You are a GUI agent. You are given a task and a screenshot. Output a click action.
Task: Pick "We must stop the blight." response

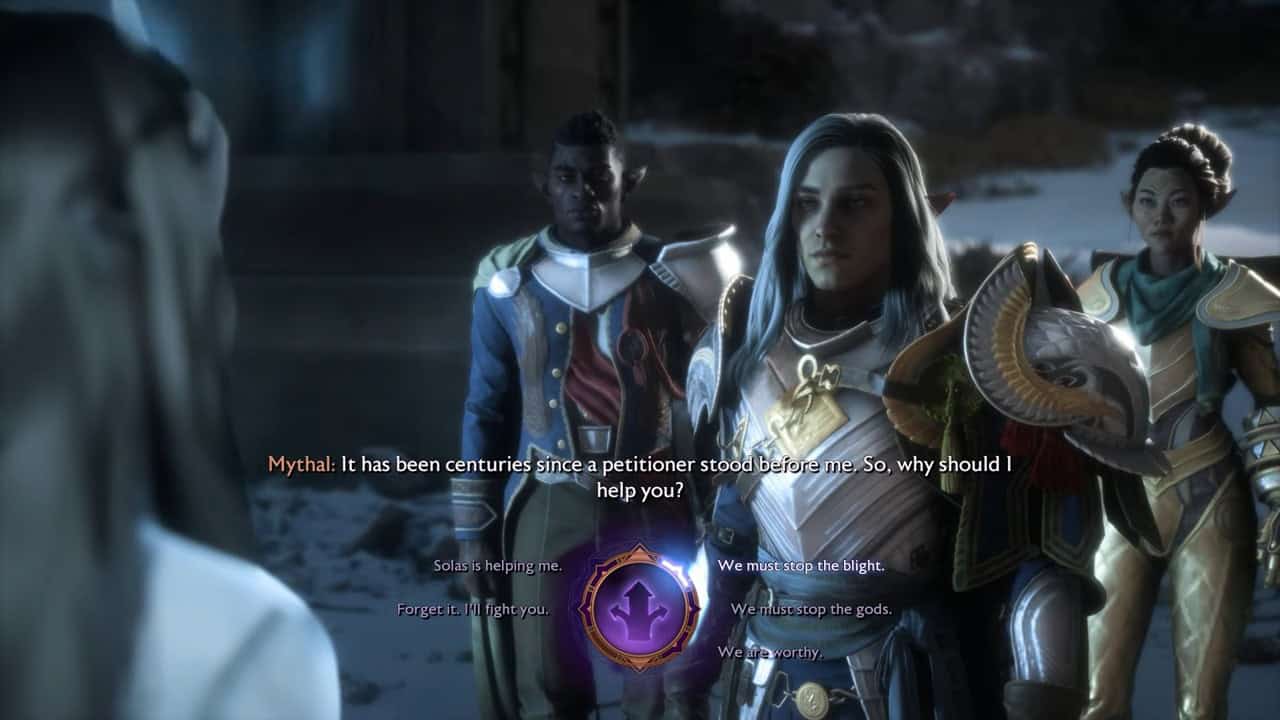coord(800,566)
